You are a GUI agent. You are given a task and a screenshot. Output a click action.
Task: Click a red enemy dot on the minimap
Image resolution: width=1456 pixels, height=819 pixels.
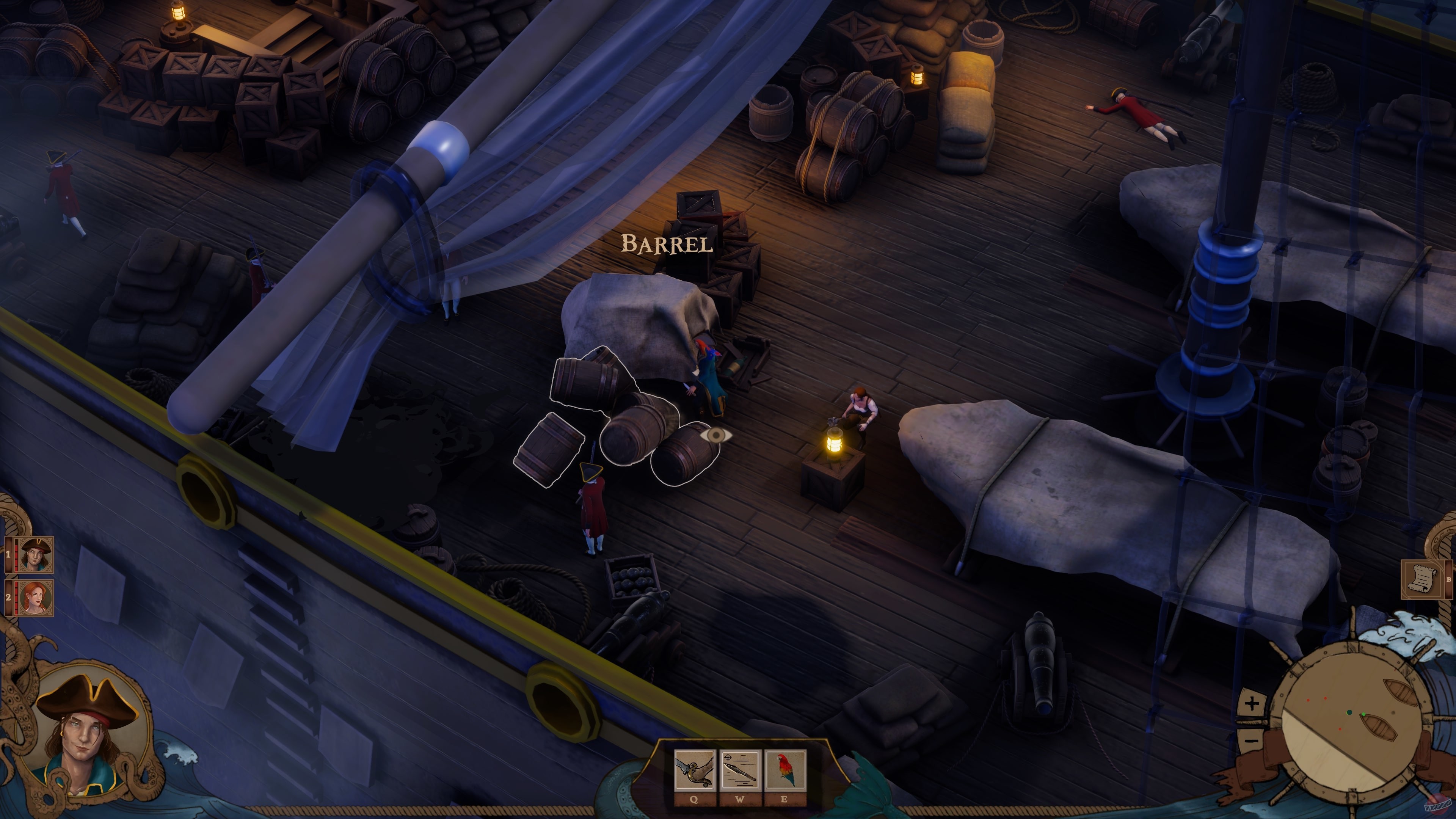pos(1326,698)
